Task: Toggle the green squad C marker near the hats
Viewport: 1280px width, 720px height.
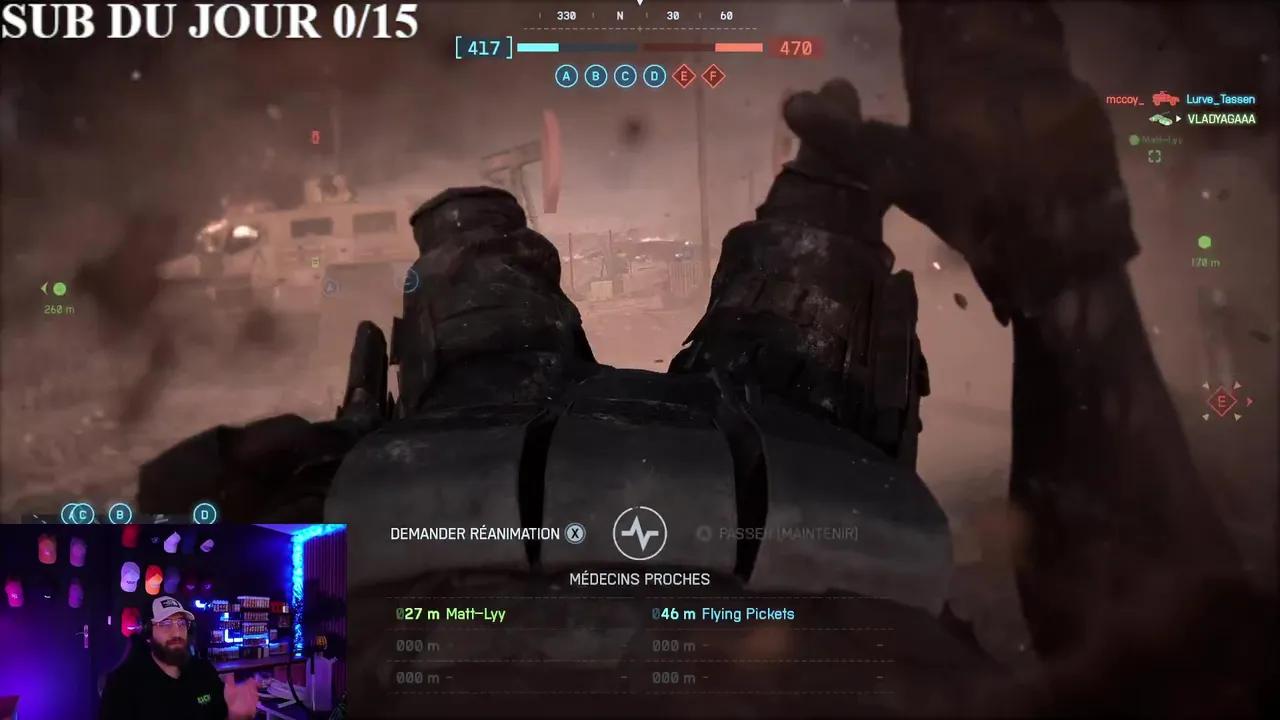Action: tap(81, 514)
